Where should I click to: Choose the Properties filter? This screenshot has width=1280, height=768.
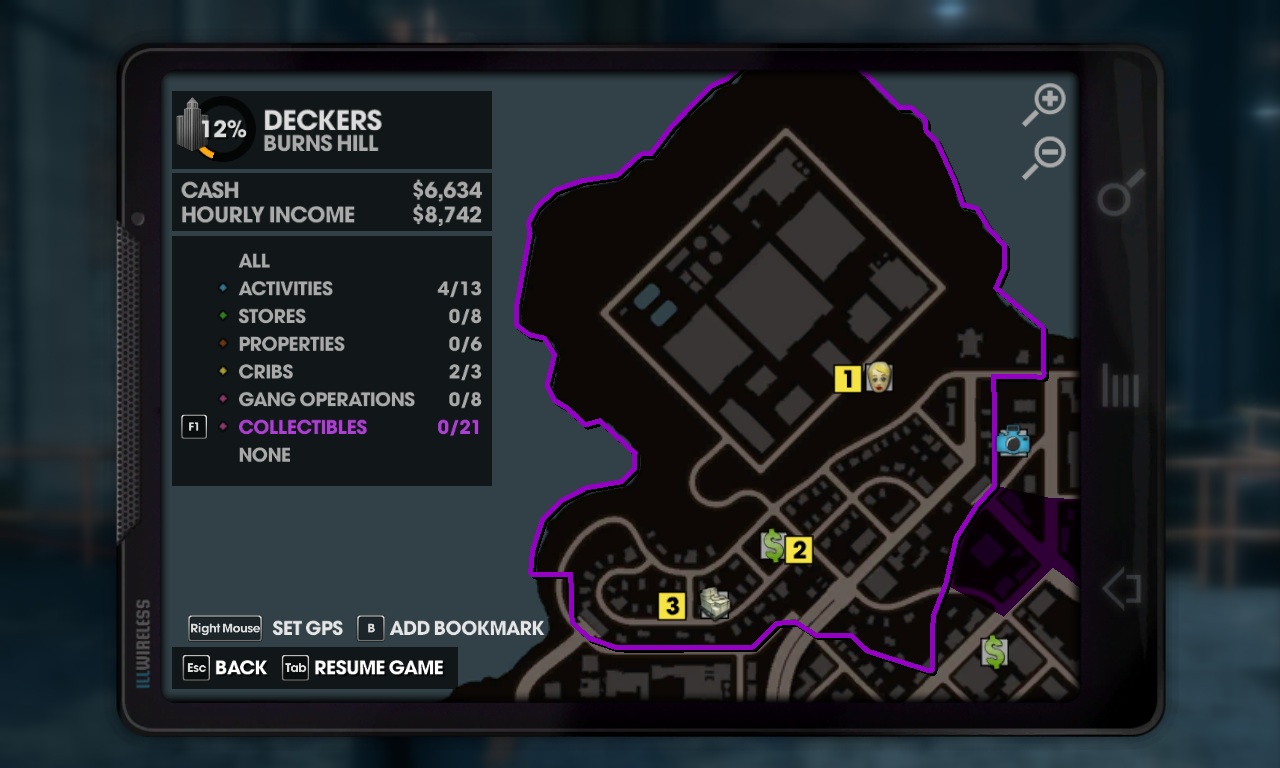(291, 344)
